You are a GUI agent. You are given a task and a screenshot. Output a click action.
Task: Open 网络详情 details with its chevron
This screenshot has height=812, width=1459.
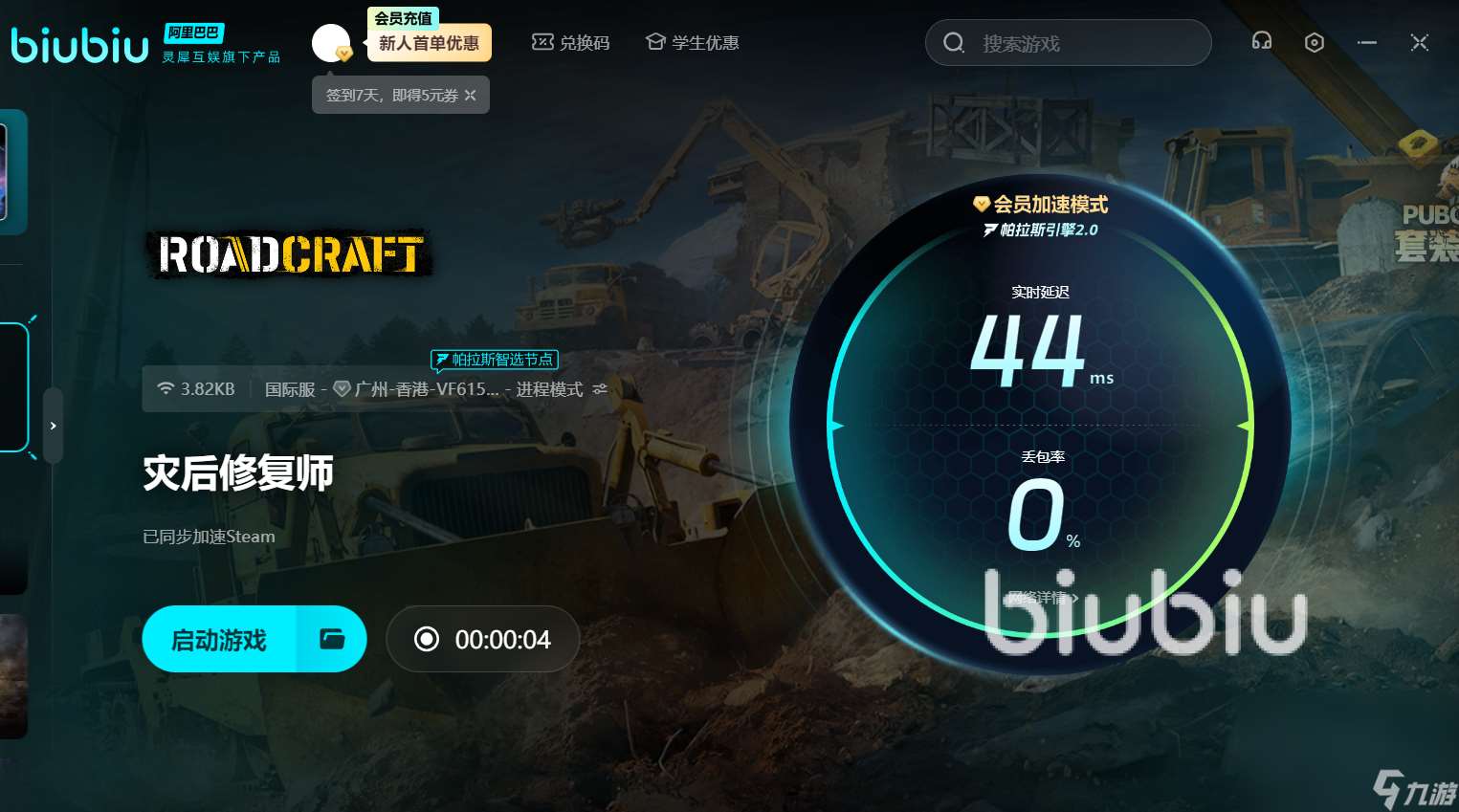click(1040, 597)
